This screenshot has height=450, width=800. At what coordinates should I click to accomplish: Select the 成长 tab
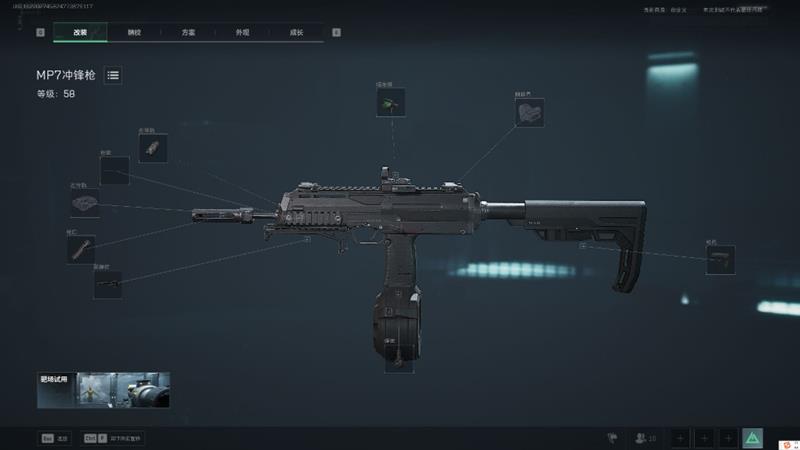click(297, 32)
